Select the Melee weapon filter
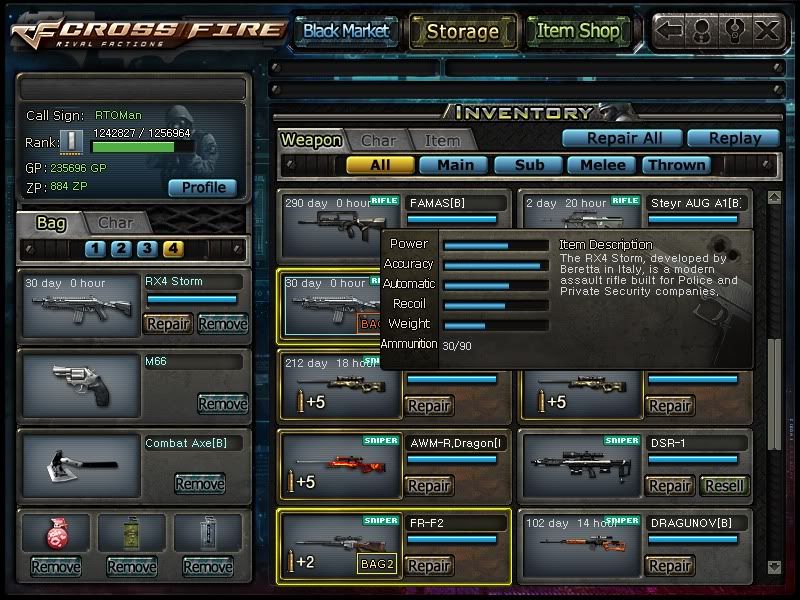This screenshot has width=800, height=600. pos(603,165)
